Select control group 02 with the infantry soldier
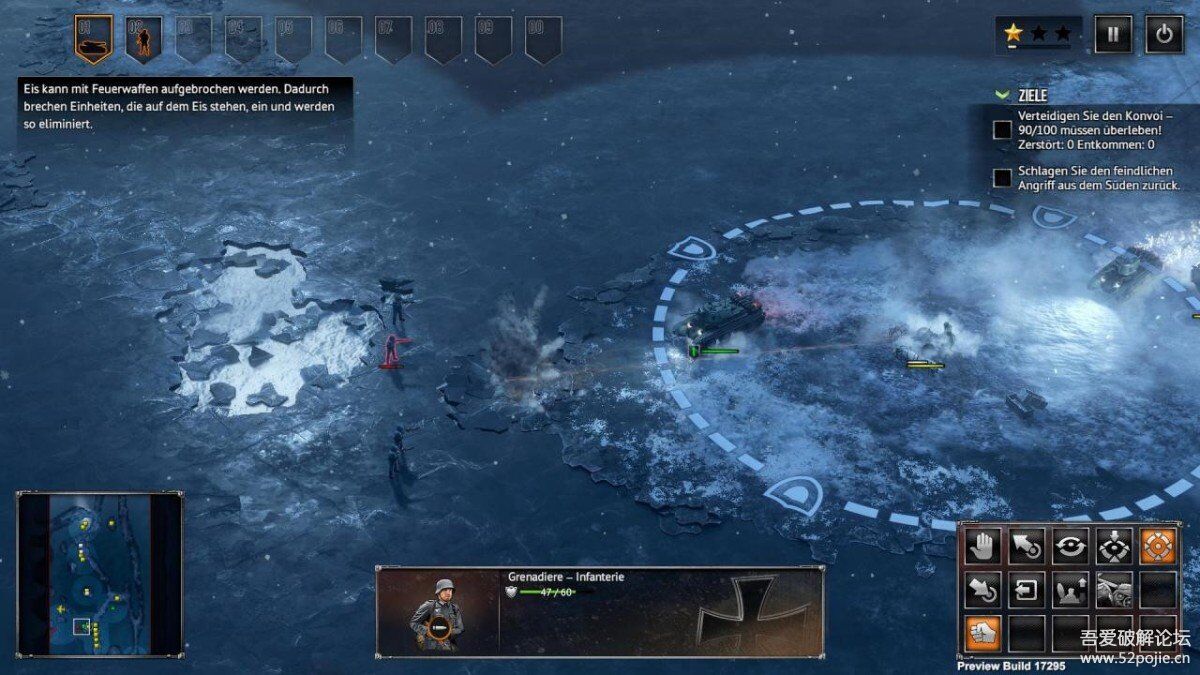Image resolution: width=1200 pixels, height=675 pixels. pos(143,39)
